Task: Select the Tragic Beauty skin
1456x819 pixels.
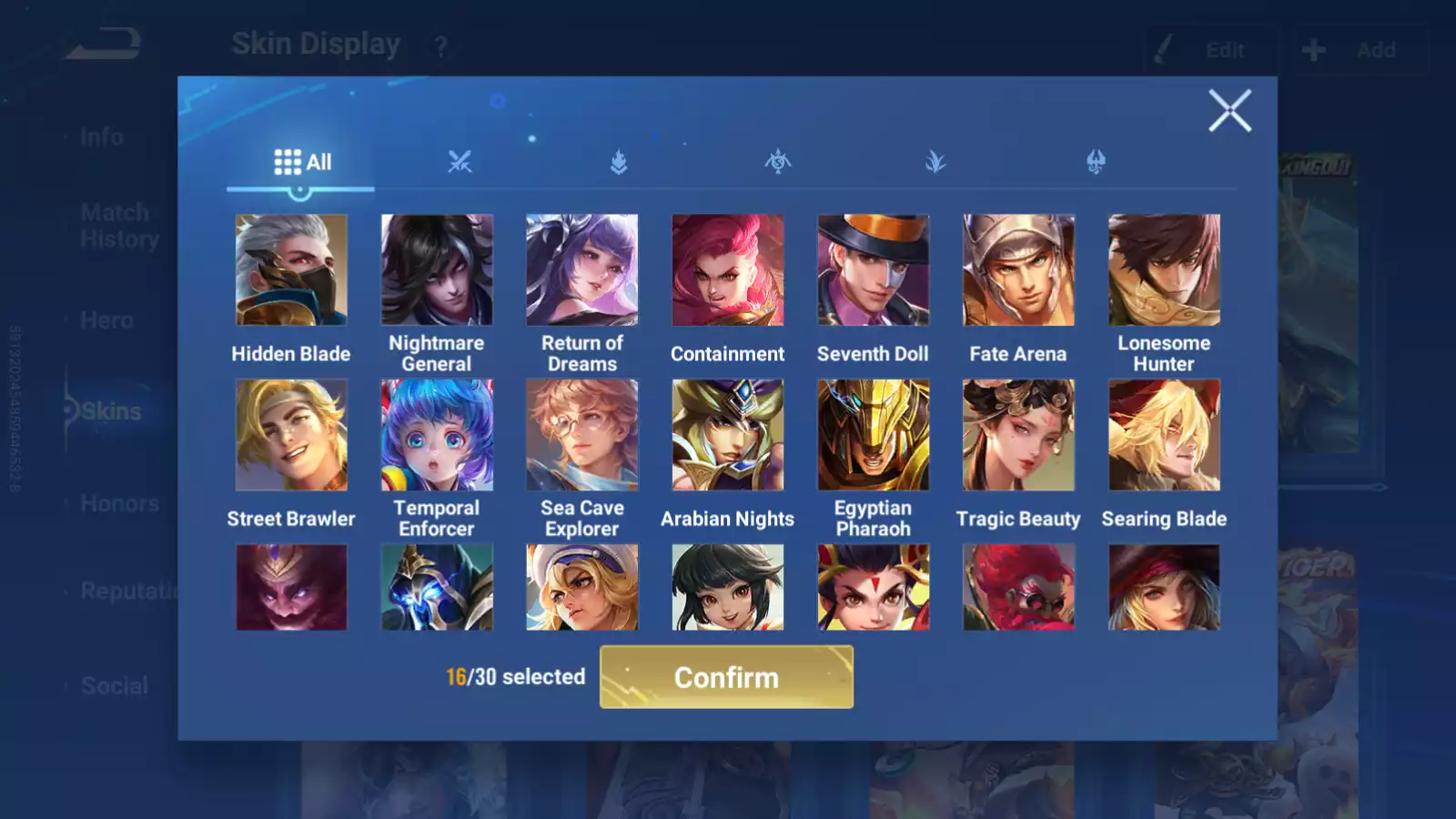Action: (1018, 435)
